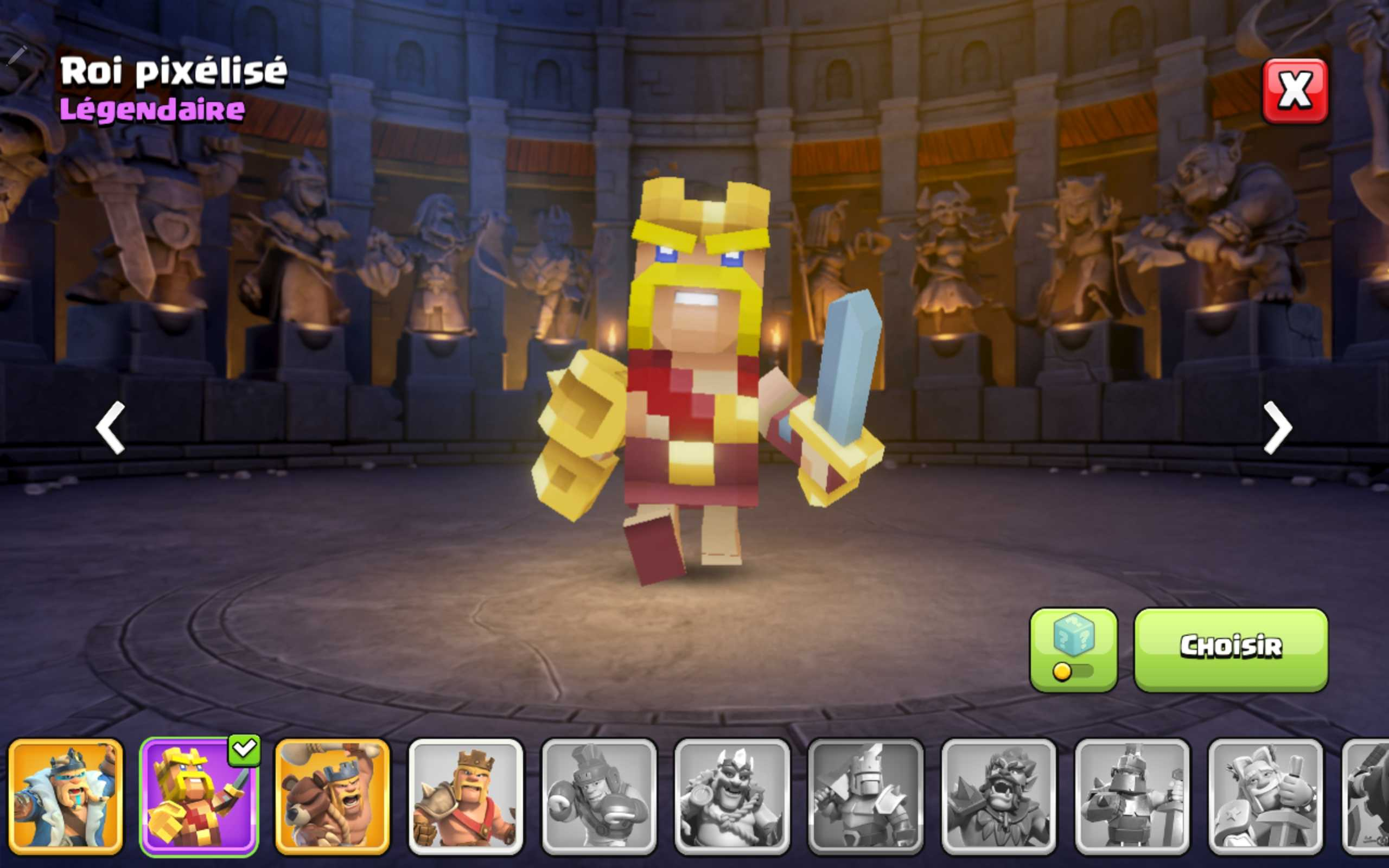Preview the locked jolly fur-collared king skin
Screen dimensions: 1389x868
click(x=732, y=796)
